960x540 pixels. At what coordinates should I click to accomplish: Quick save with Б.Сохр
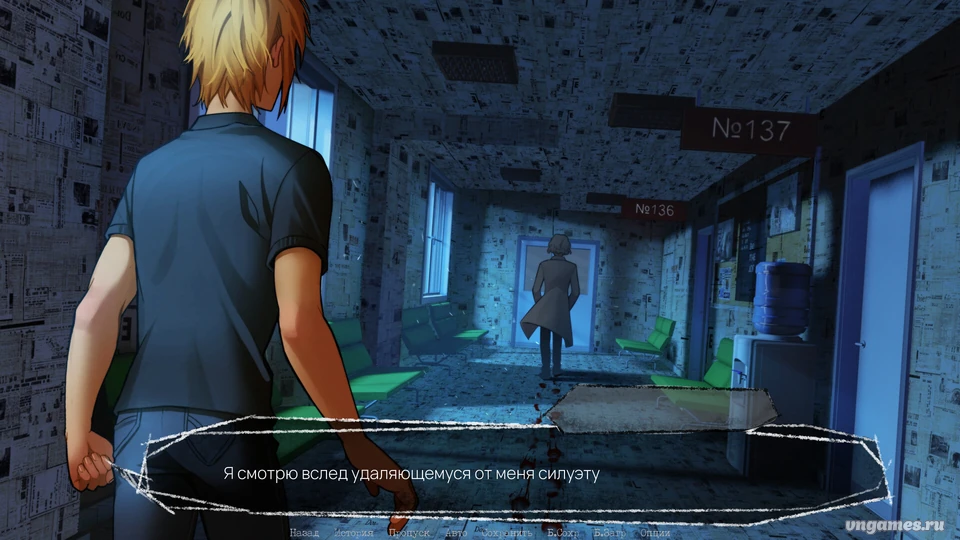click(564, 532)
